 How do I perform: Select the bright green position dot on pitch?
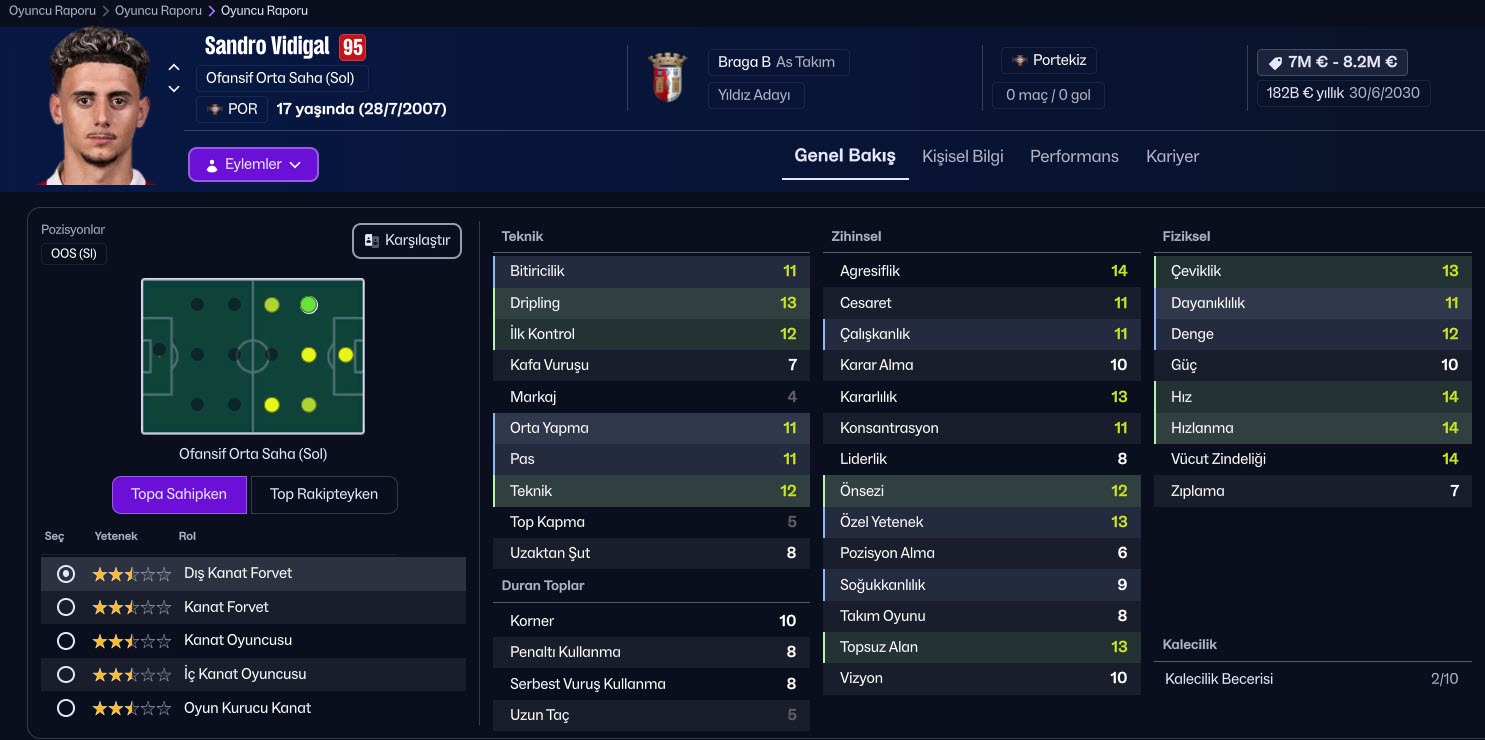pyautogui.click(x=309, y=305)
